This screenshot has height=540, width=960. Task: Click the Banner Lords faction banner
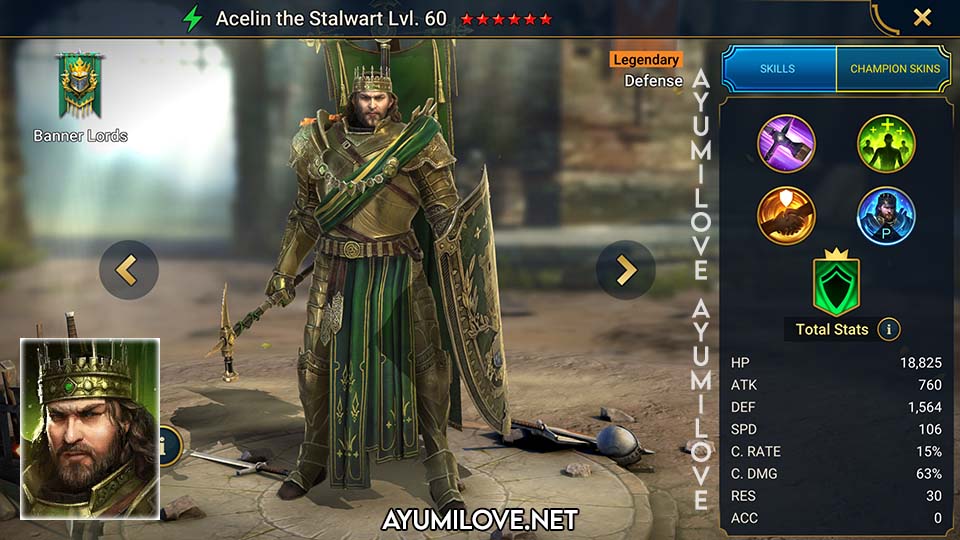pos(80,88)
